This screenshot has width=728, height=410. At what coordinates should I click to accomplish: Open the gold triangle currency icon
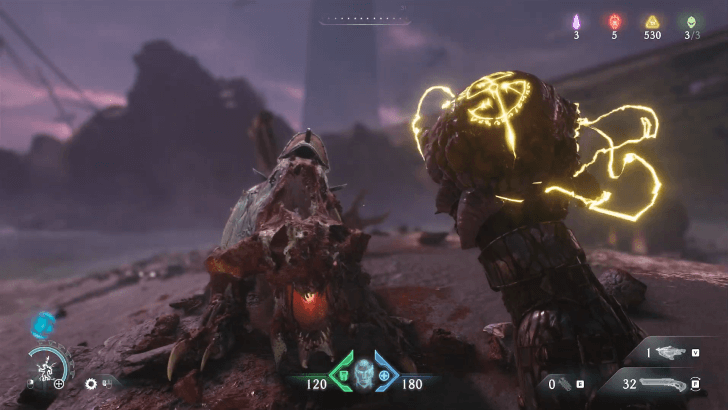(652, 21)
